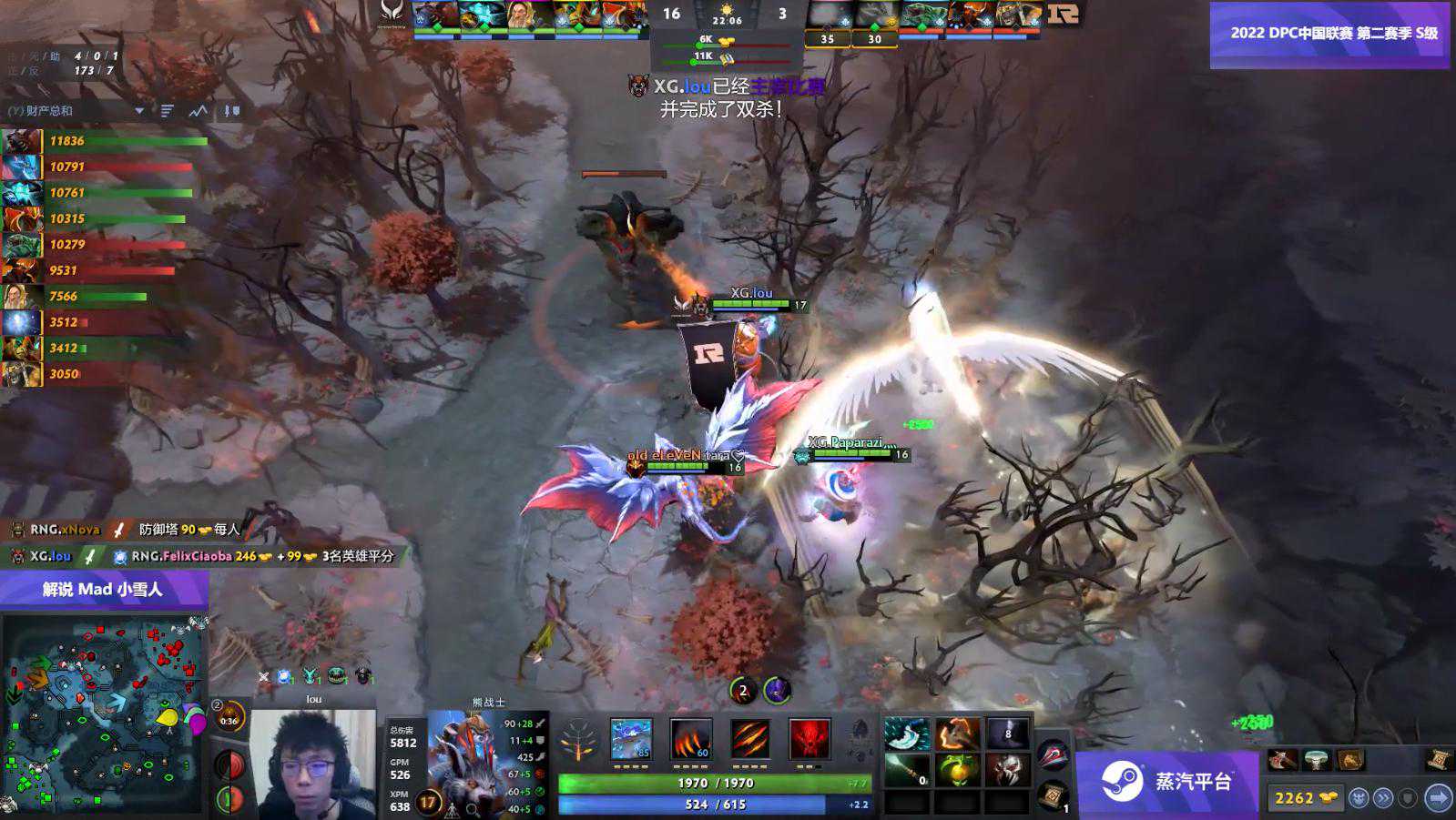This screenshot has width=1456, height=820.
Task: Select the neutral item slot
Action: click(1053, 754)
